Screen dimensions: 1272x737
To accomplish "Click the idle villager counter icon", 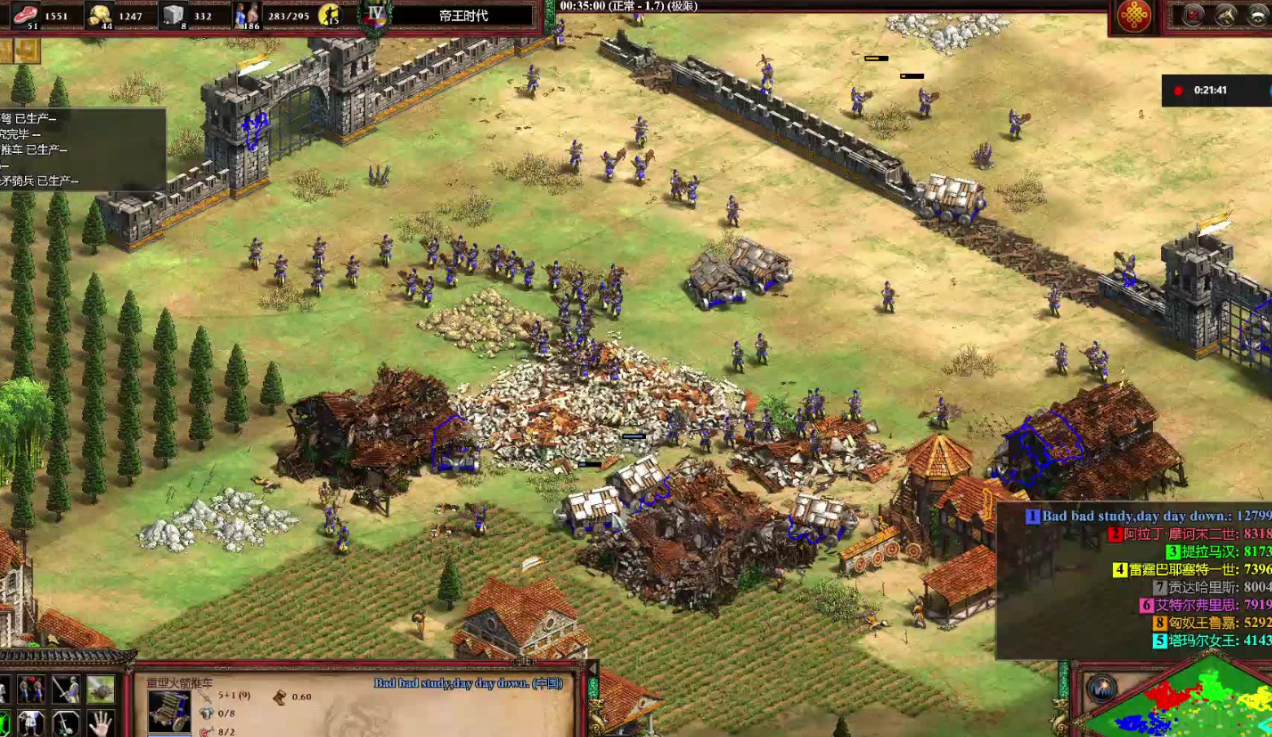I will click(x=330, y=15).
